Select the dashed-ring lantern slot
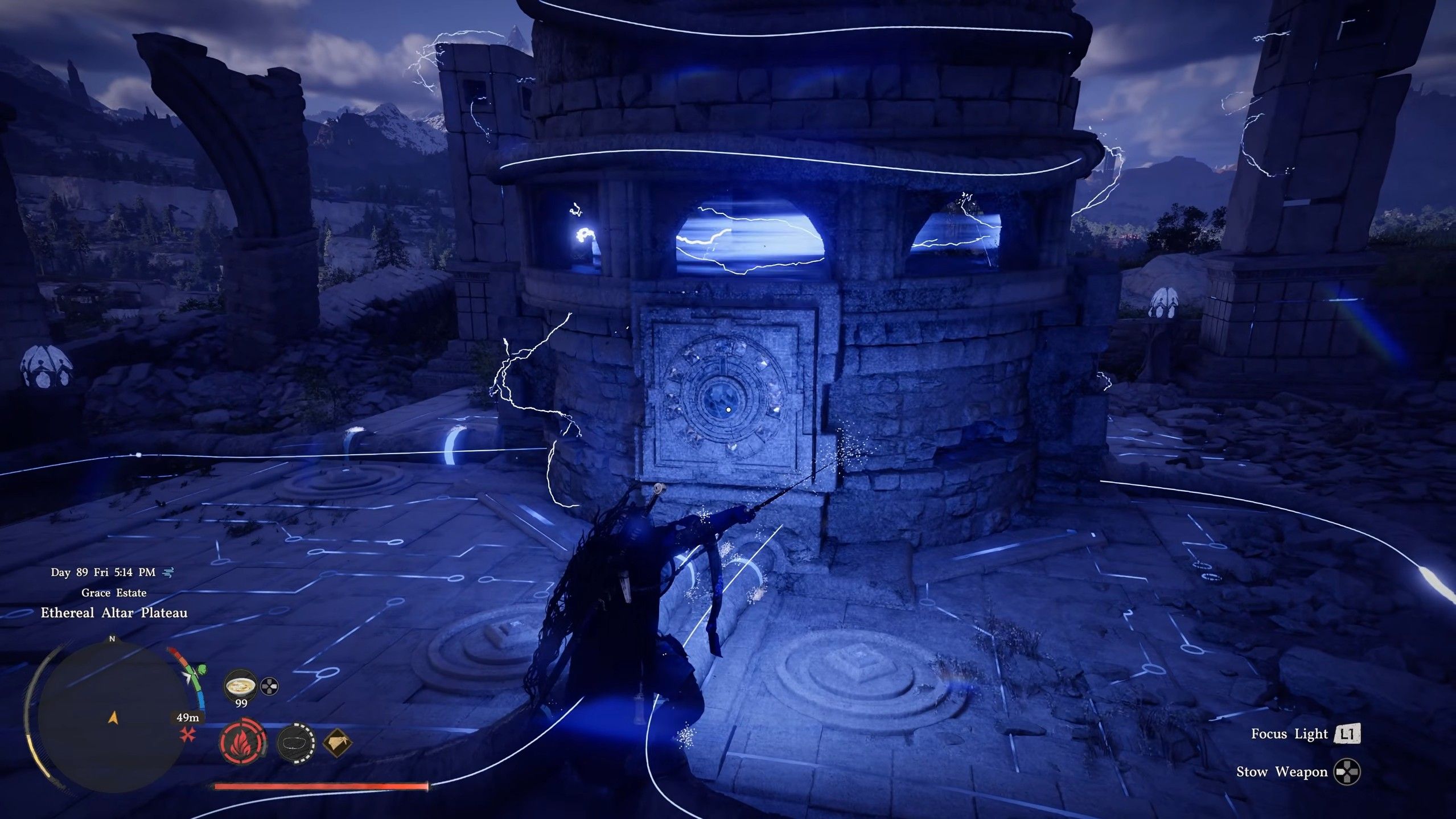This screenshot has width=1456, height=819. (x=296, y=743)
